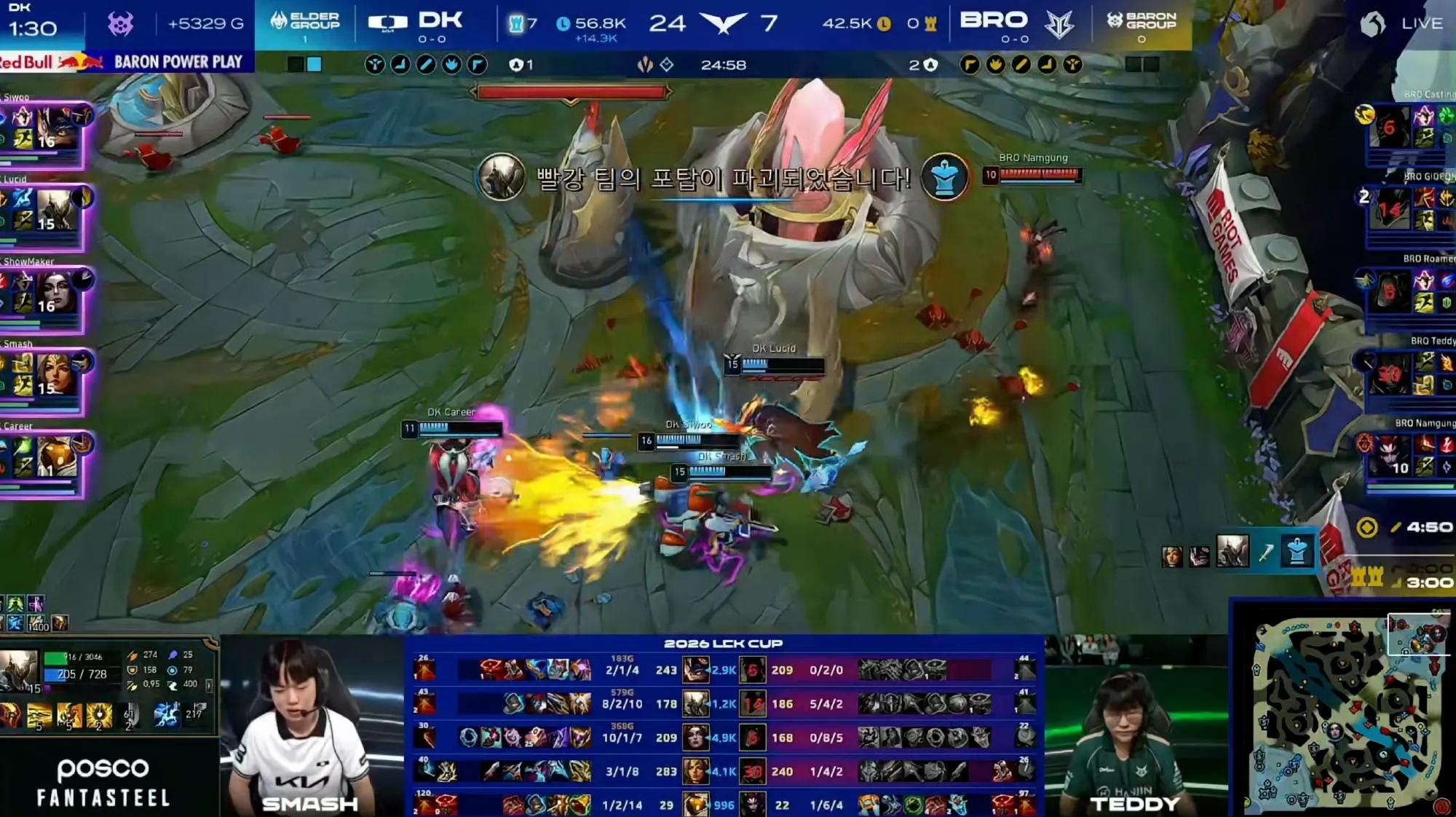Select the scoreboard row showing 10/1/7
1456x817 pixels.
coord(724,738)
